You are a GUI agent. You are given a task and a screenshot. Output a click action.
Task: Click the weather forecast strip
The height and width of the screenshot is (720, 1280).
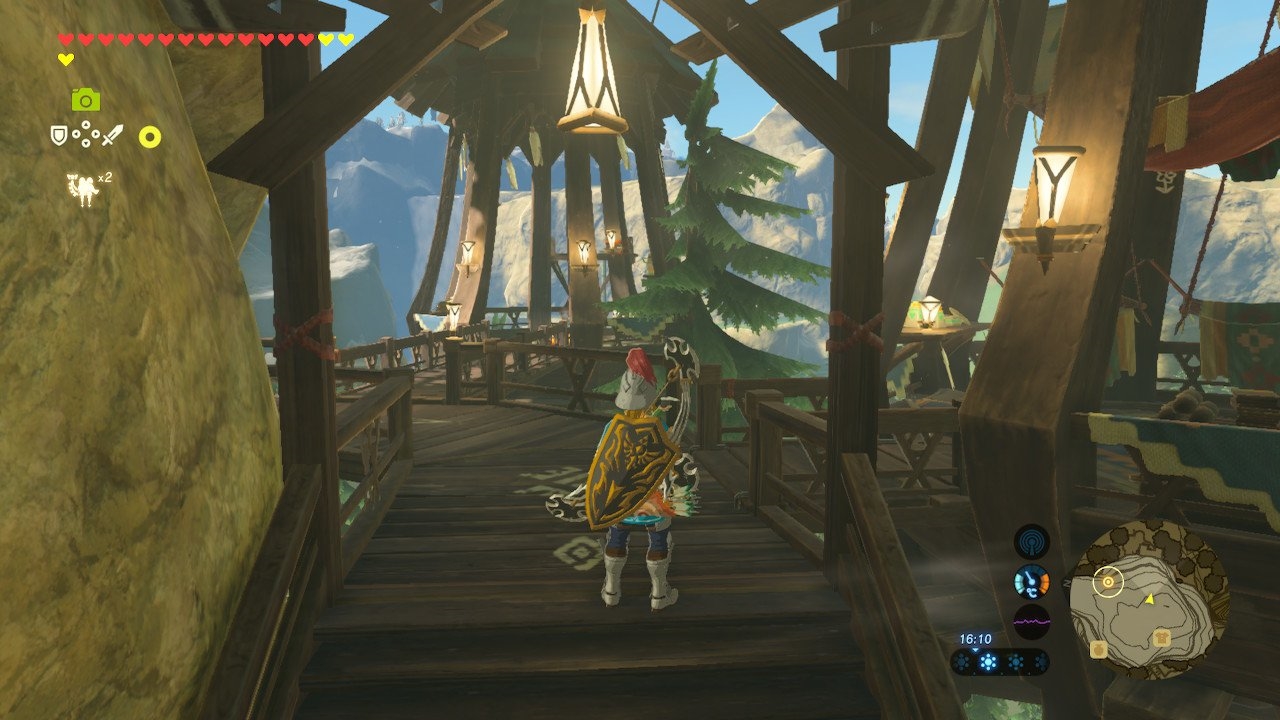click(999, 662)
